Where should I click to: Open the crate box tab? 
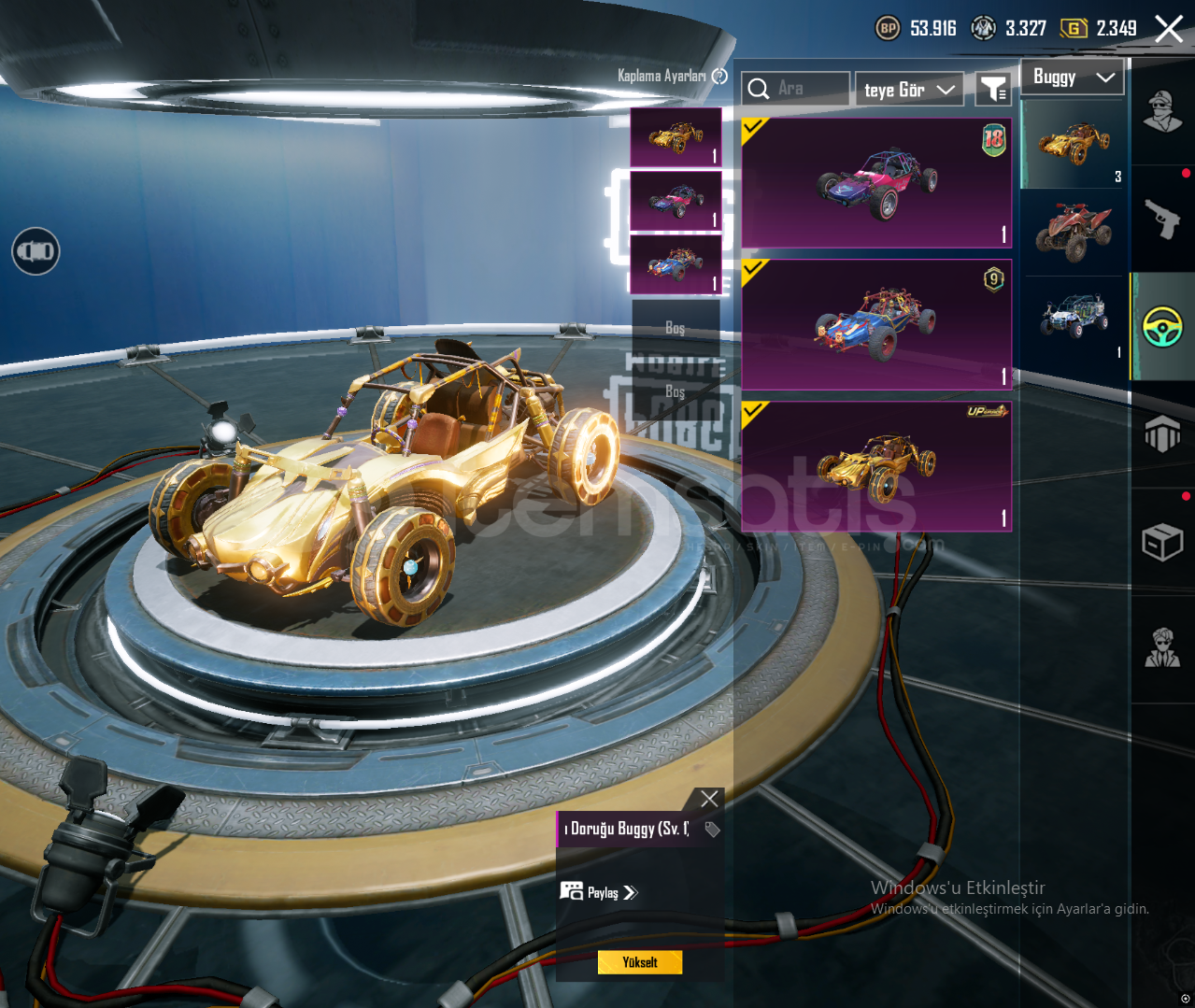pos(1162,541)
